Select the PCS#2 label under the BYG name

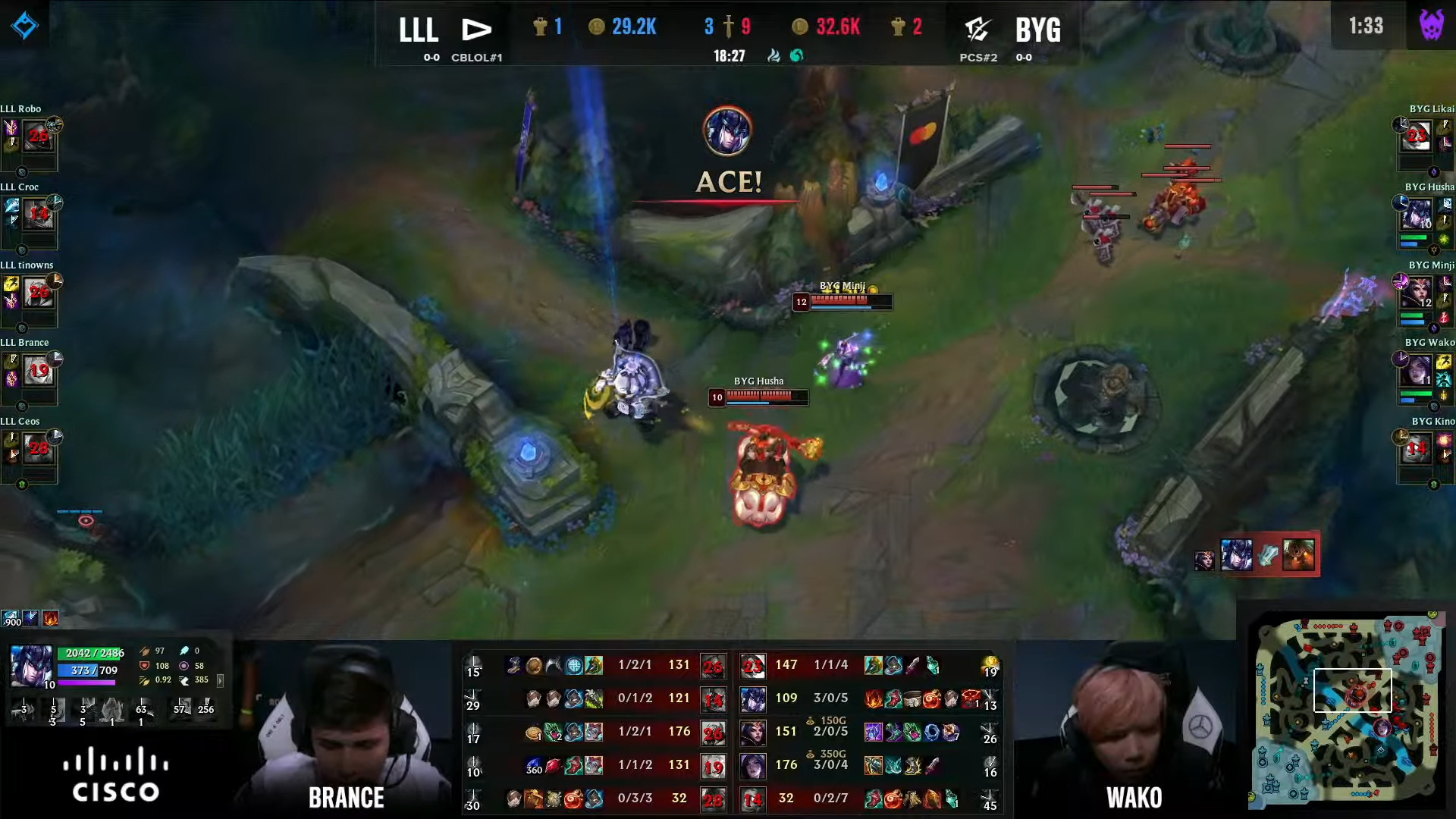click(x=978, y=57)
